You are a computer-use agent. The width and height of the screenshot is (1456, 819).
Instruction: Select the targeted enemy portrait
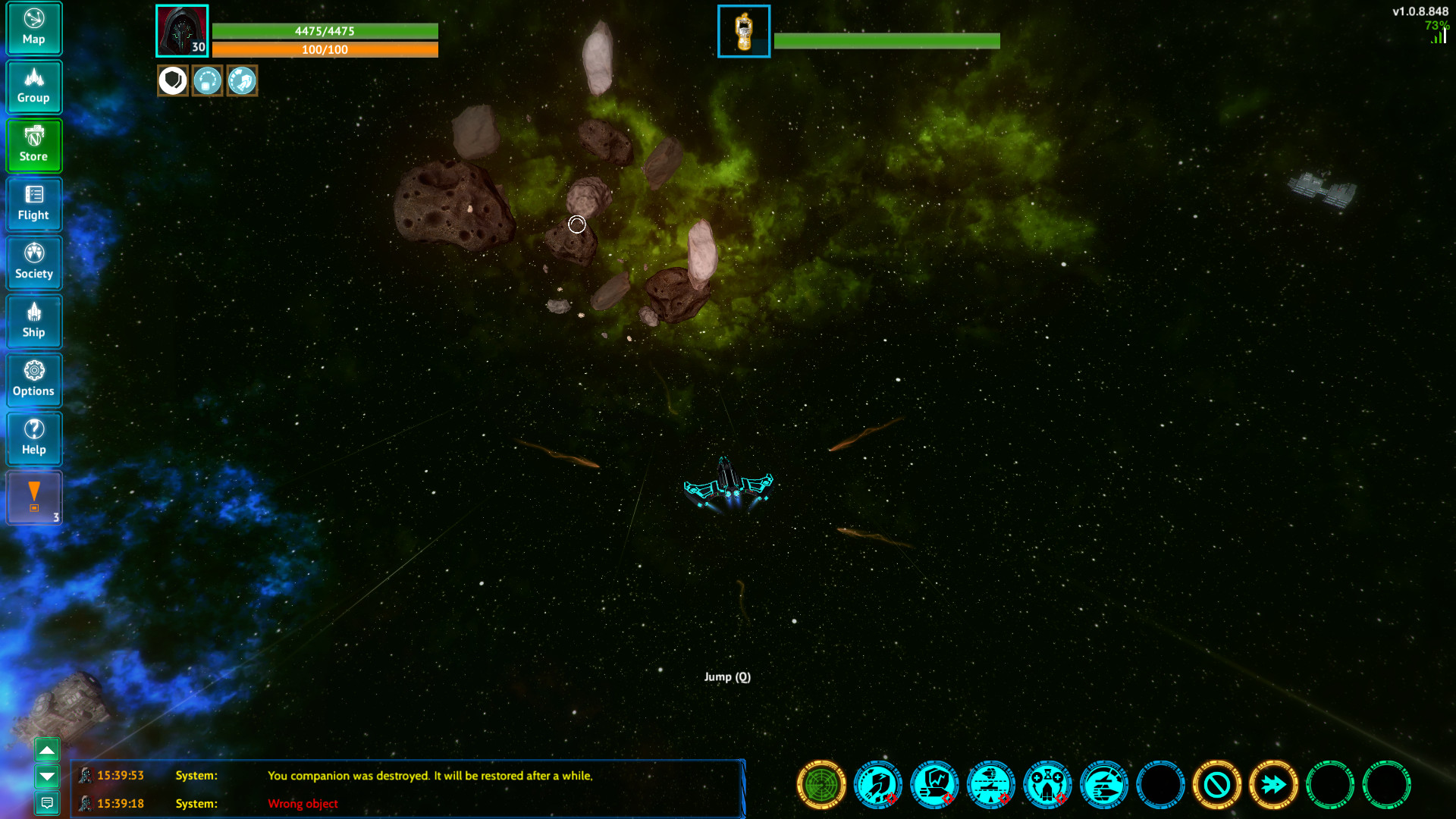743,31
